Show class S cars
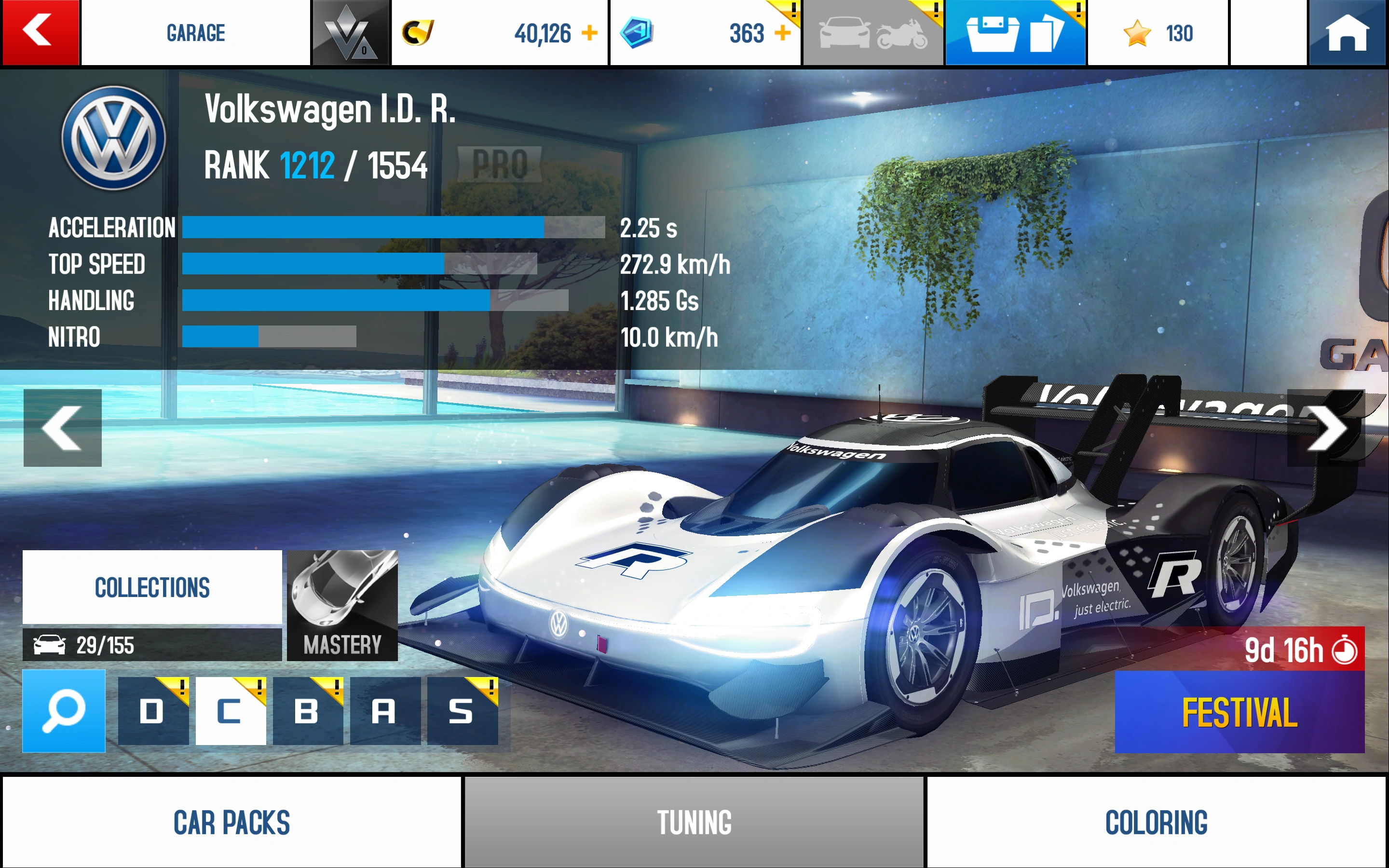1389x868 pixels. point(462,711)
